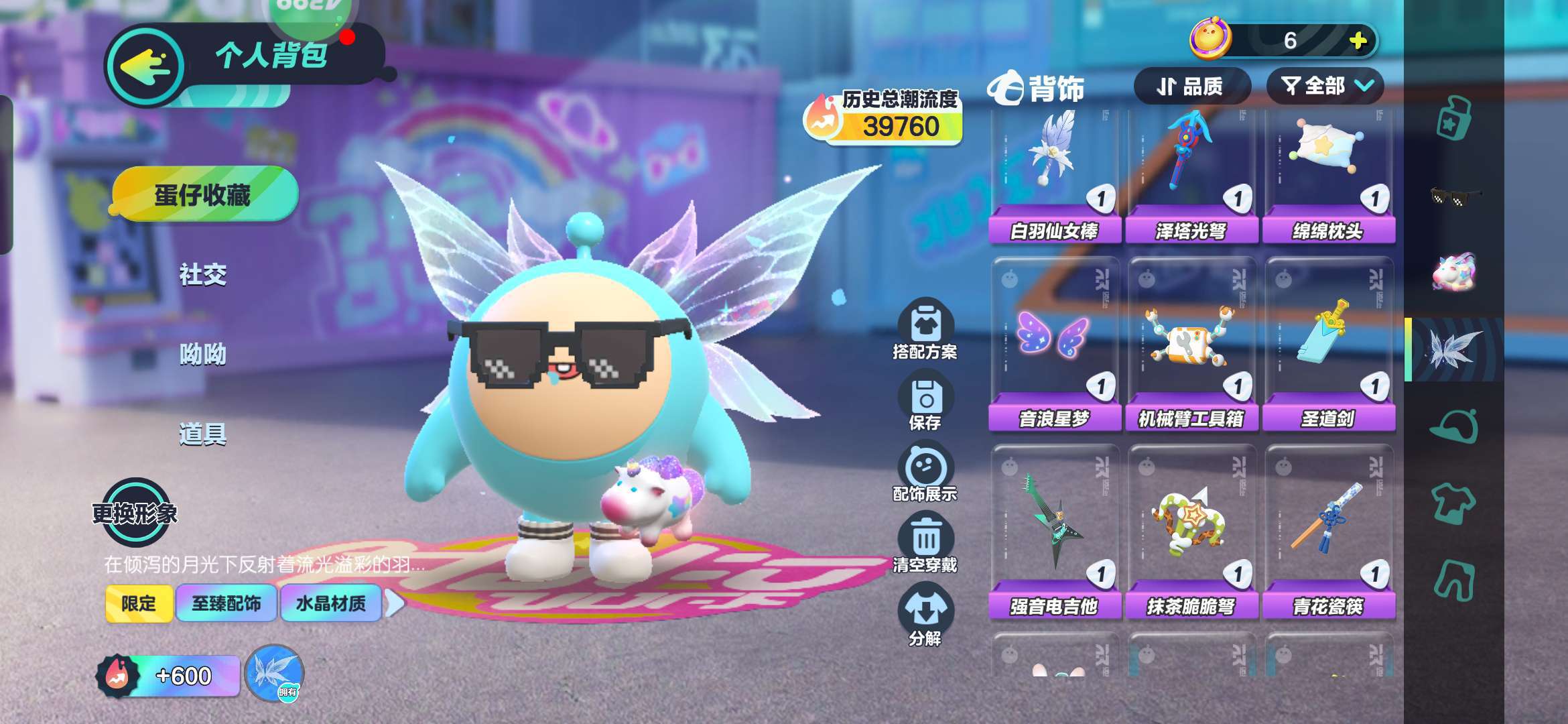The height and width of the screenshot is (724, 1568).
Task: Go back using the arrow button
Action: tap(145, 66)
